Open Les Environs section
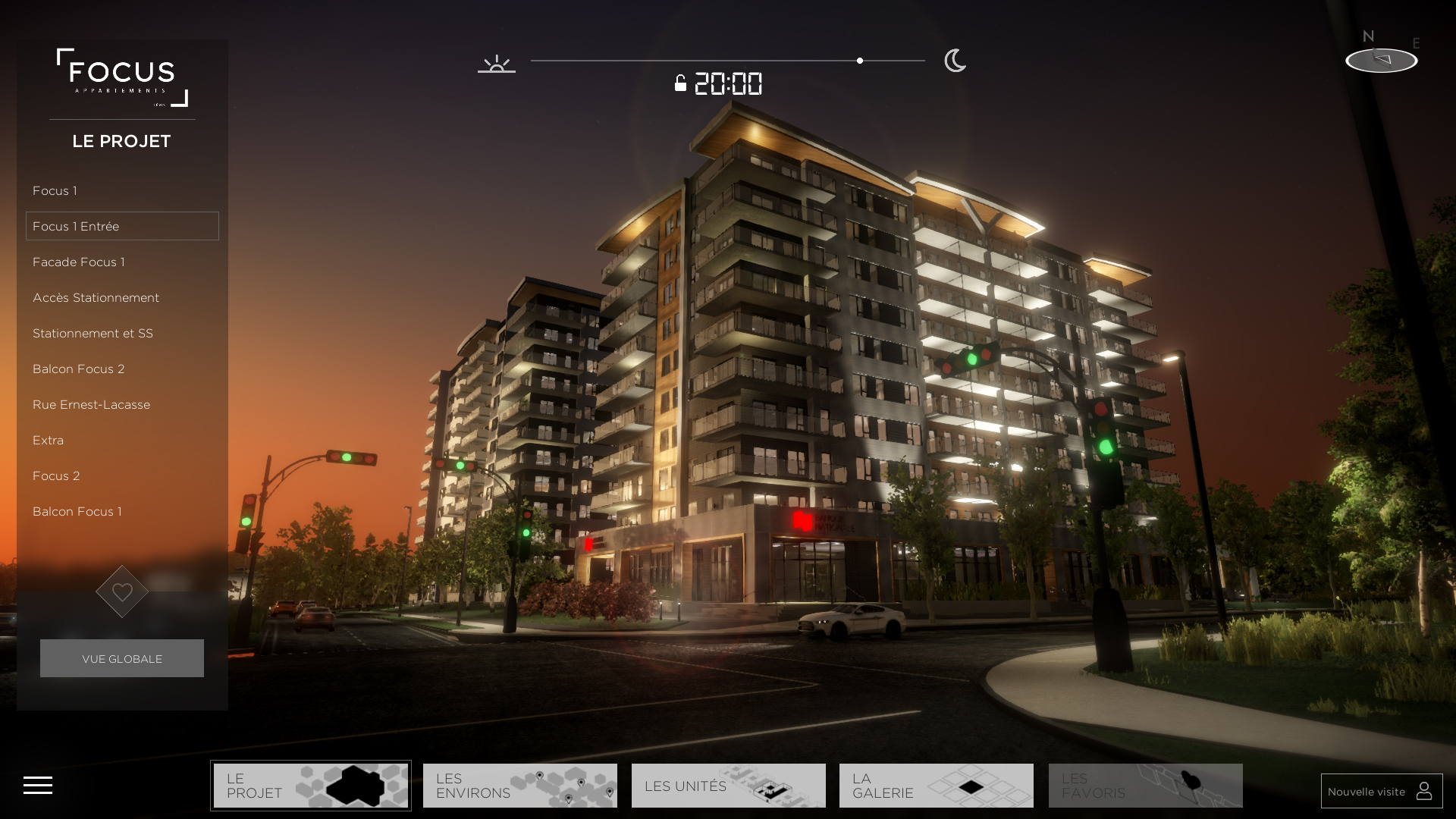The height and width of the screenshot is (819, 1456). click(x=520, y=786)
